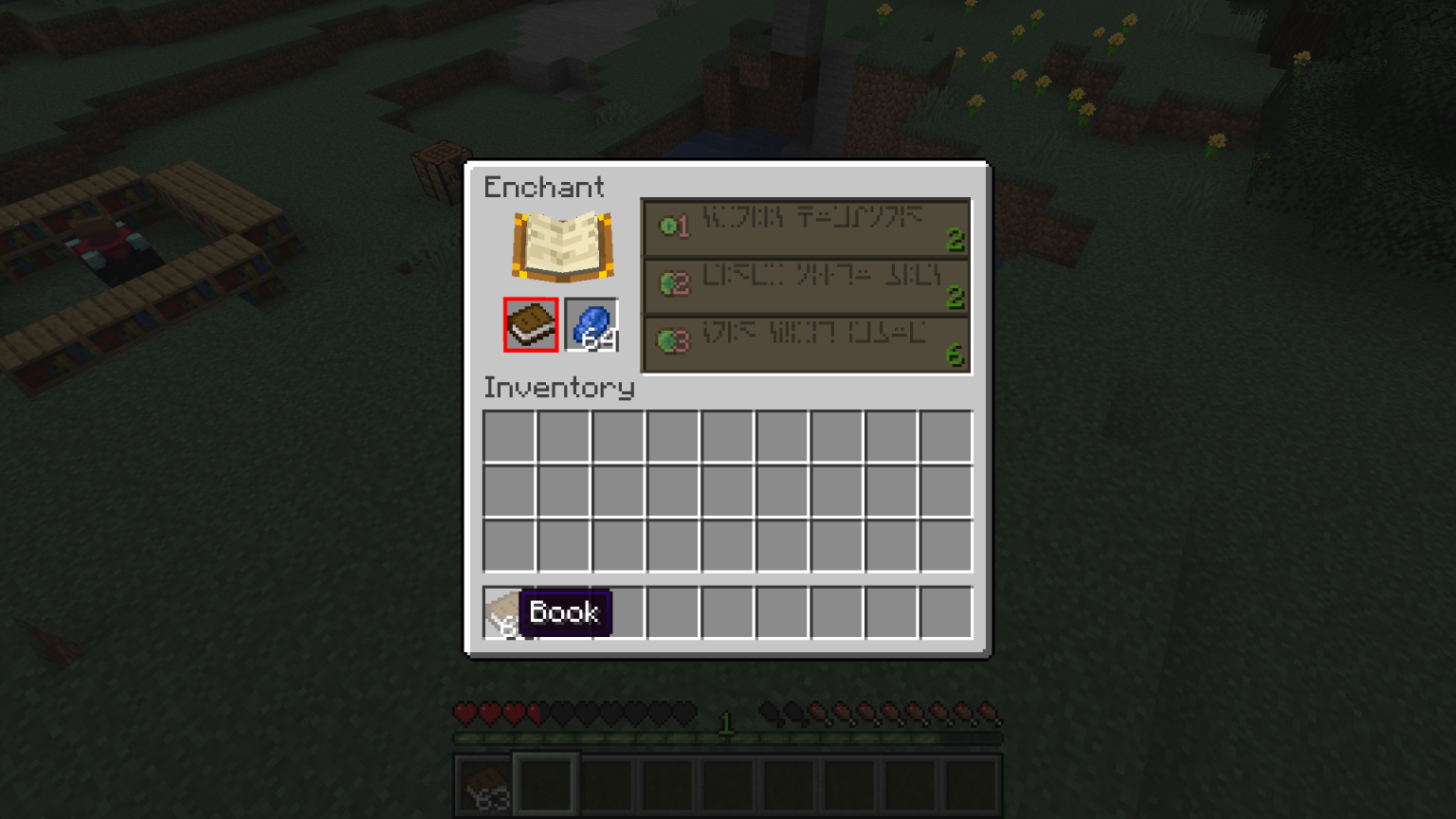This screenshot has height=819, width=1456.
Task: Pick up the stack of 63 books in inventory
Action: coord(507,612)
